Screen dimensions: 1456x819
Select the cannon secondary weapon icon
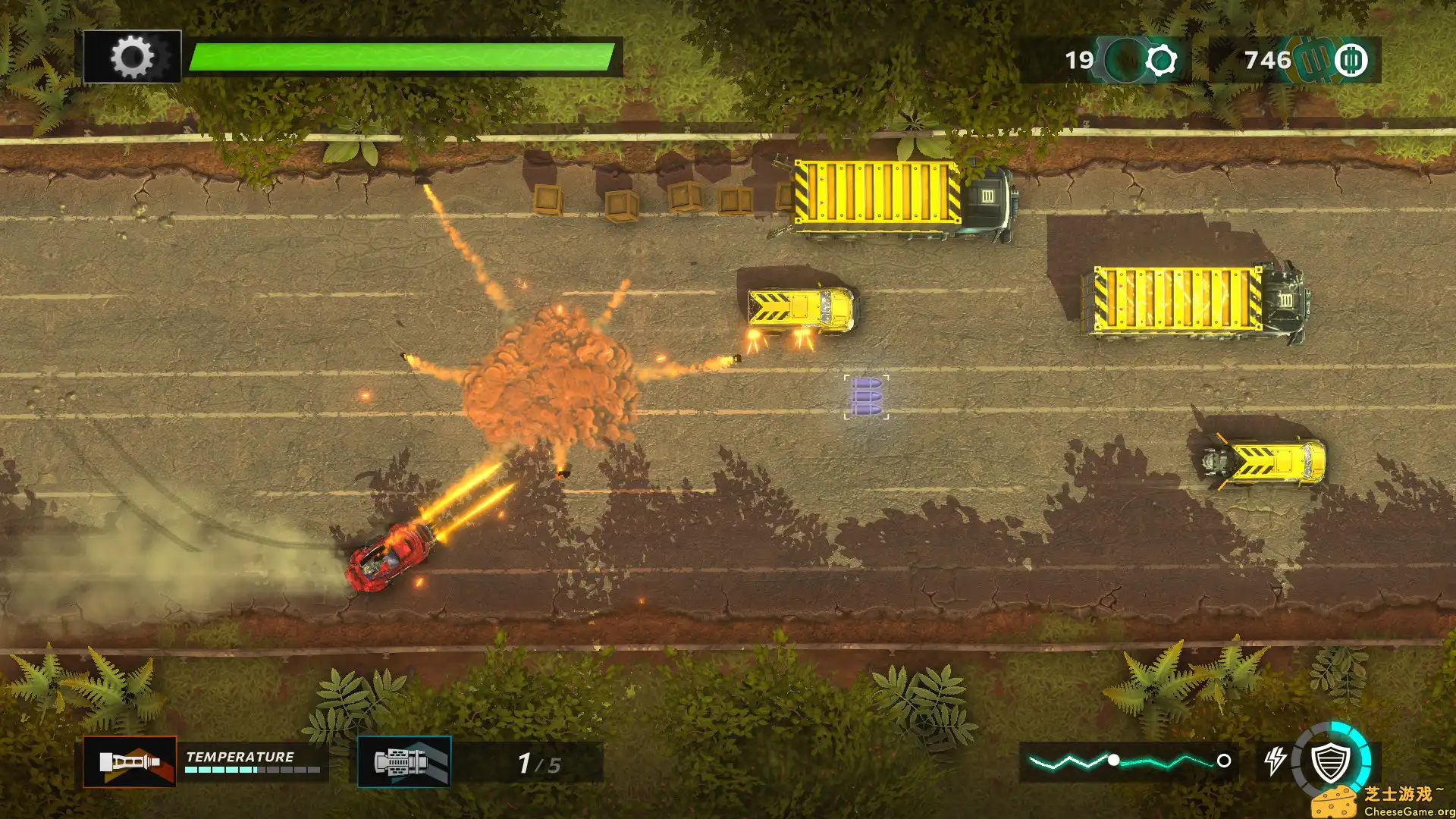tap(404, 762)
